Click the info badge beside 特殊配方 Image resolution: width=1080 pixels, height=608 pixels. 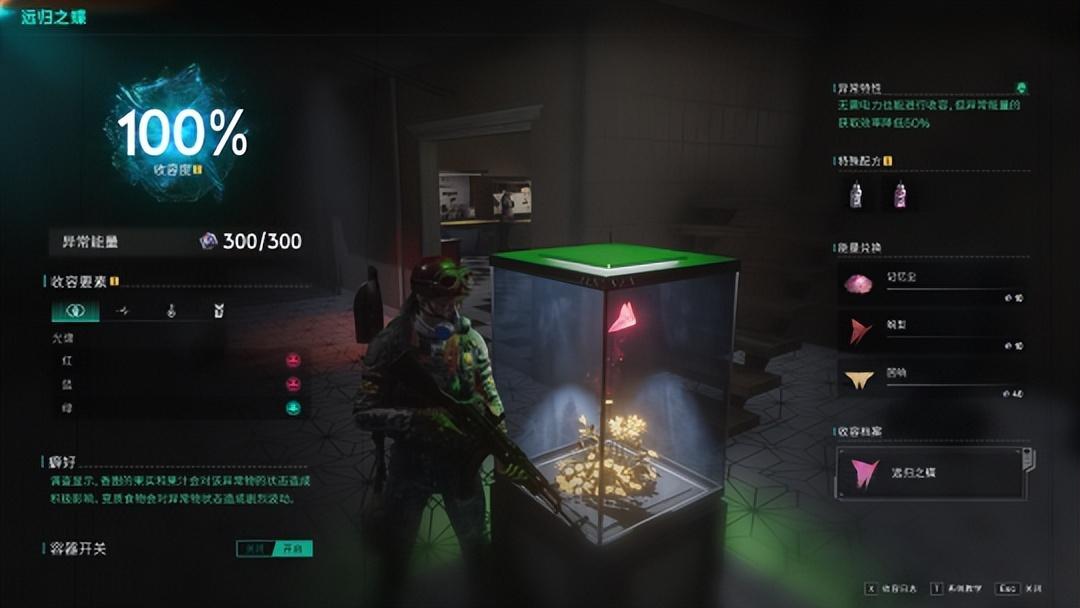[x=887, y=161]
